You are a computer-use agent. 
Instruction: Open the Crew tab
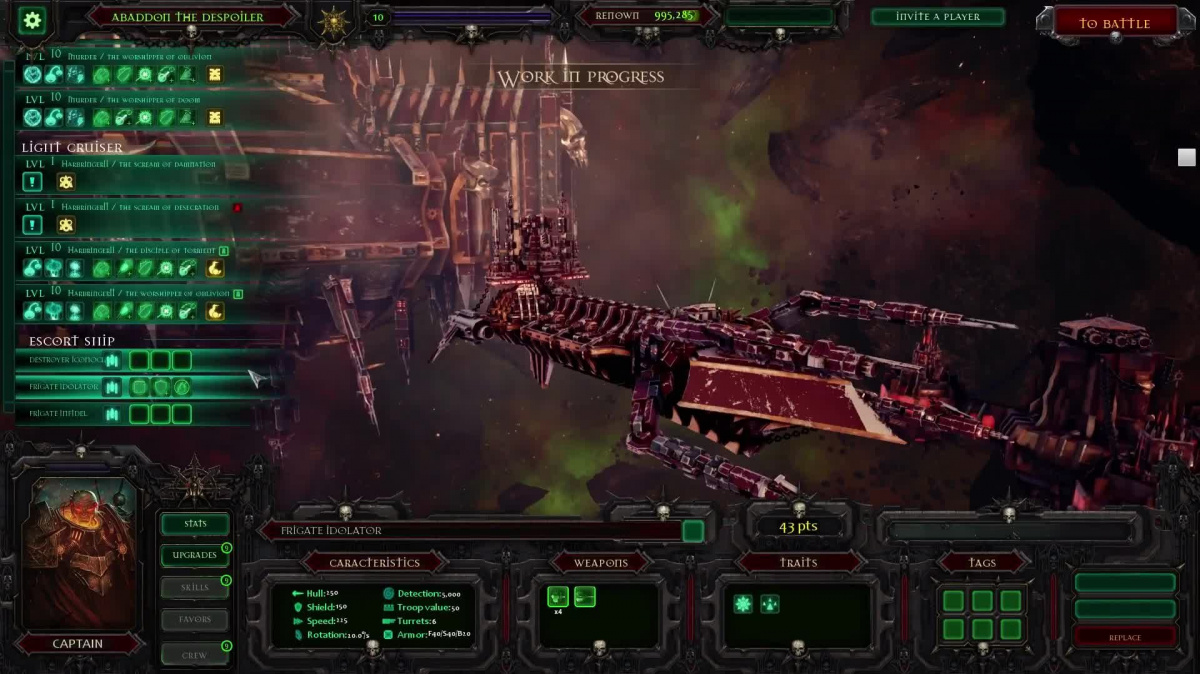(195, 655)
